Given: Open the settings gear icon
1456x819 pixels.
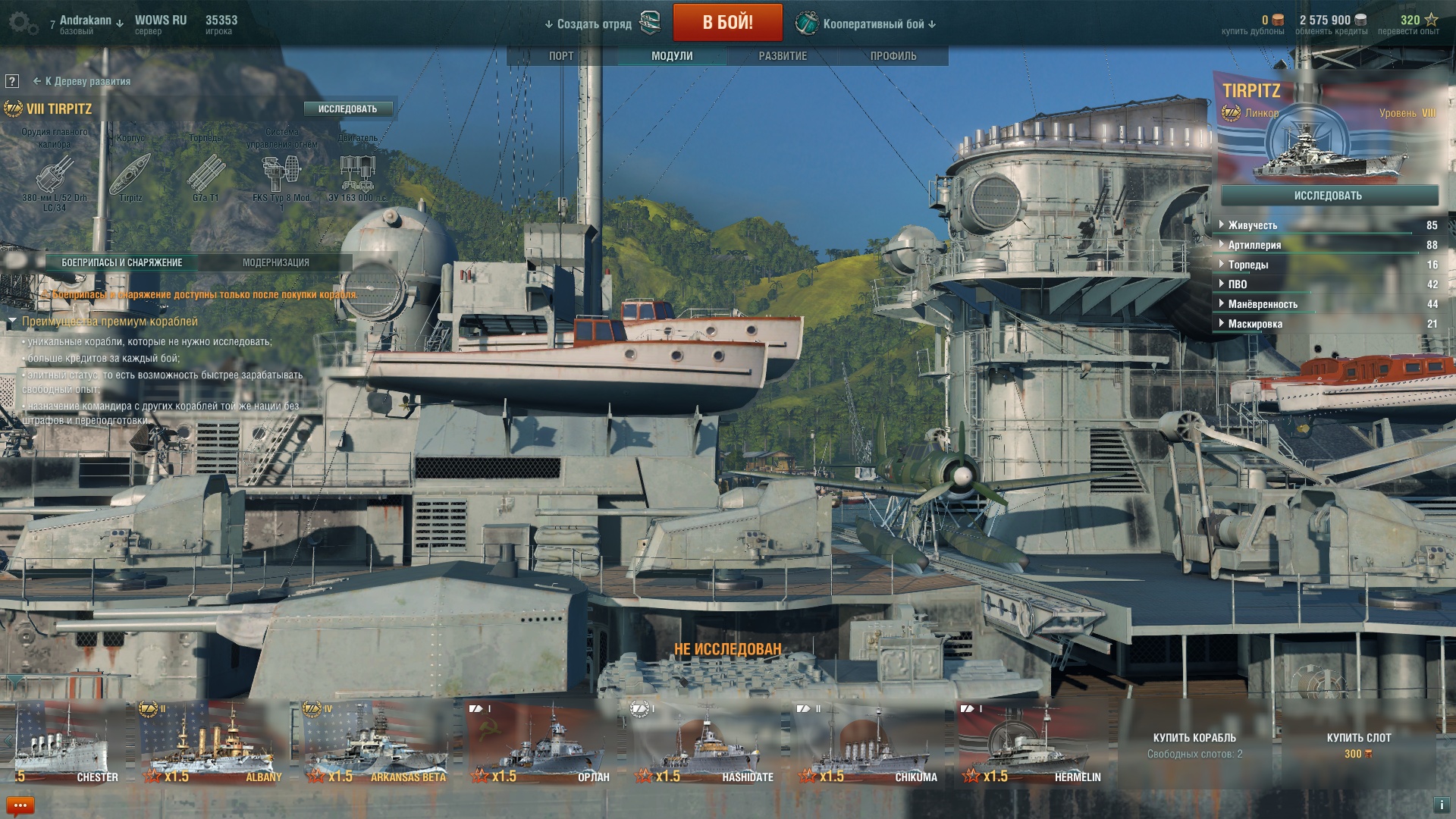Looking at the screenshot, I should [22, 24].
